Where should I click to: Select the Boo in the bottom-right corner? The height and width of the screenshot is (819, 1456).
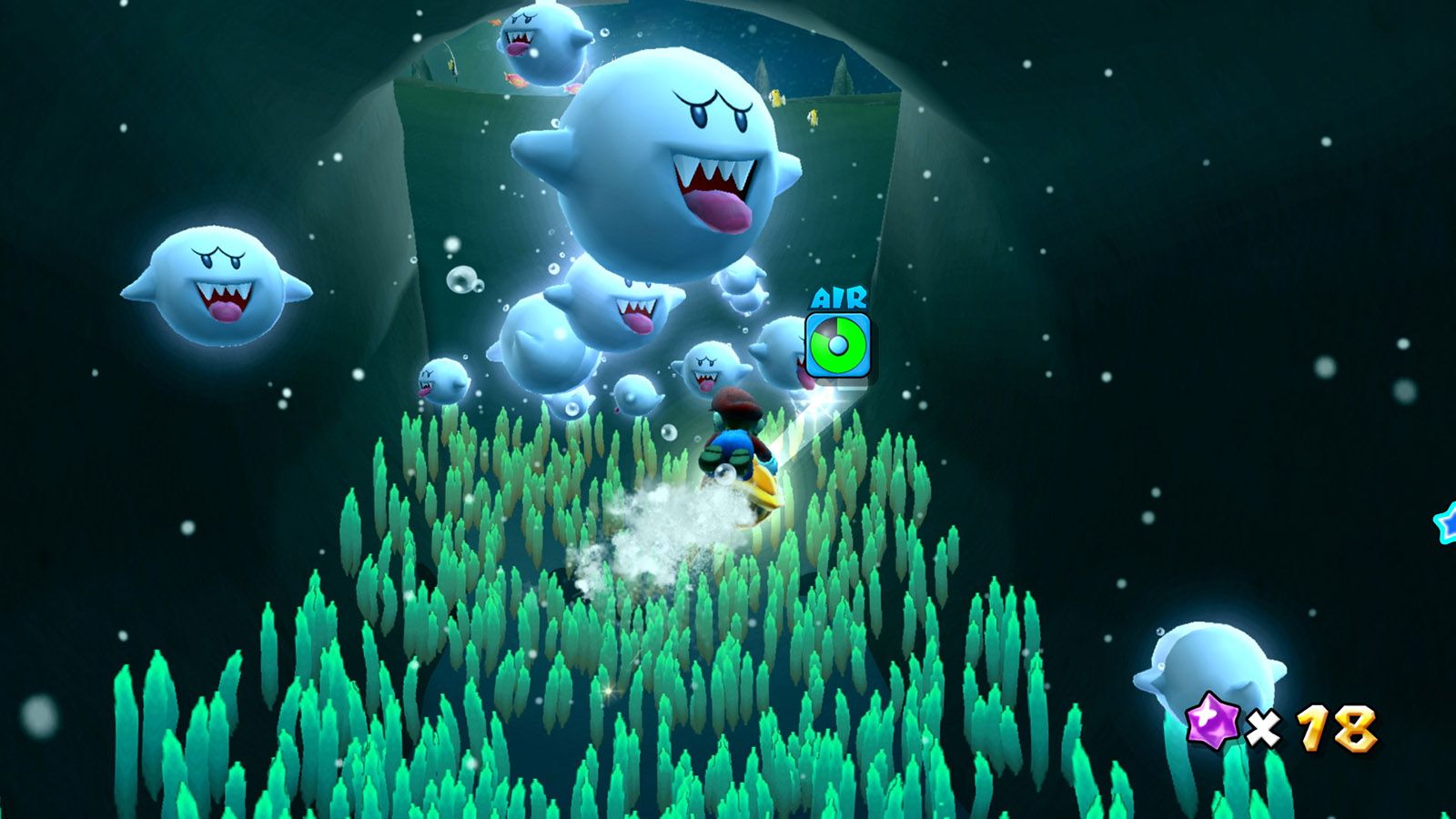pos(1210,664)
